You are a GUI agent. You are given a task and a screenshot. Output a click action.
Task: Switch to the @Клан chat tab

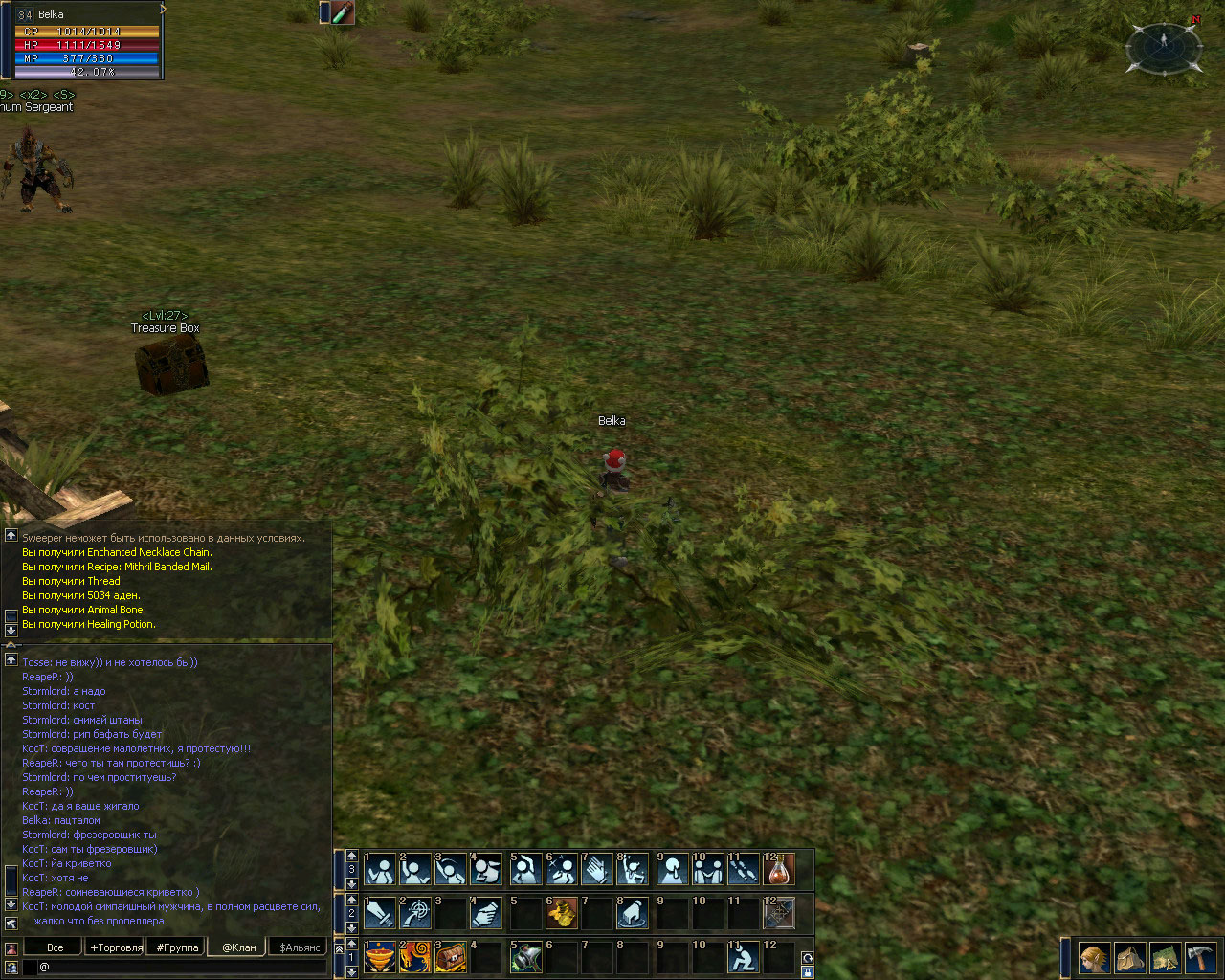click(x=239, y=947)
